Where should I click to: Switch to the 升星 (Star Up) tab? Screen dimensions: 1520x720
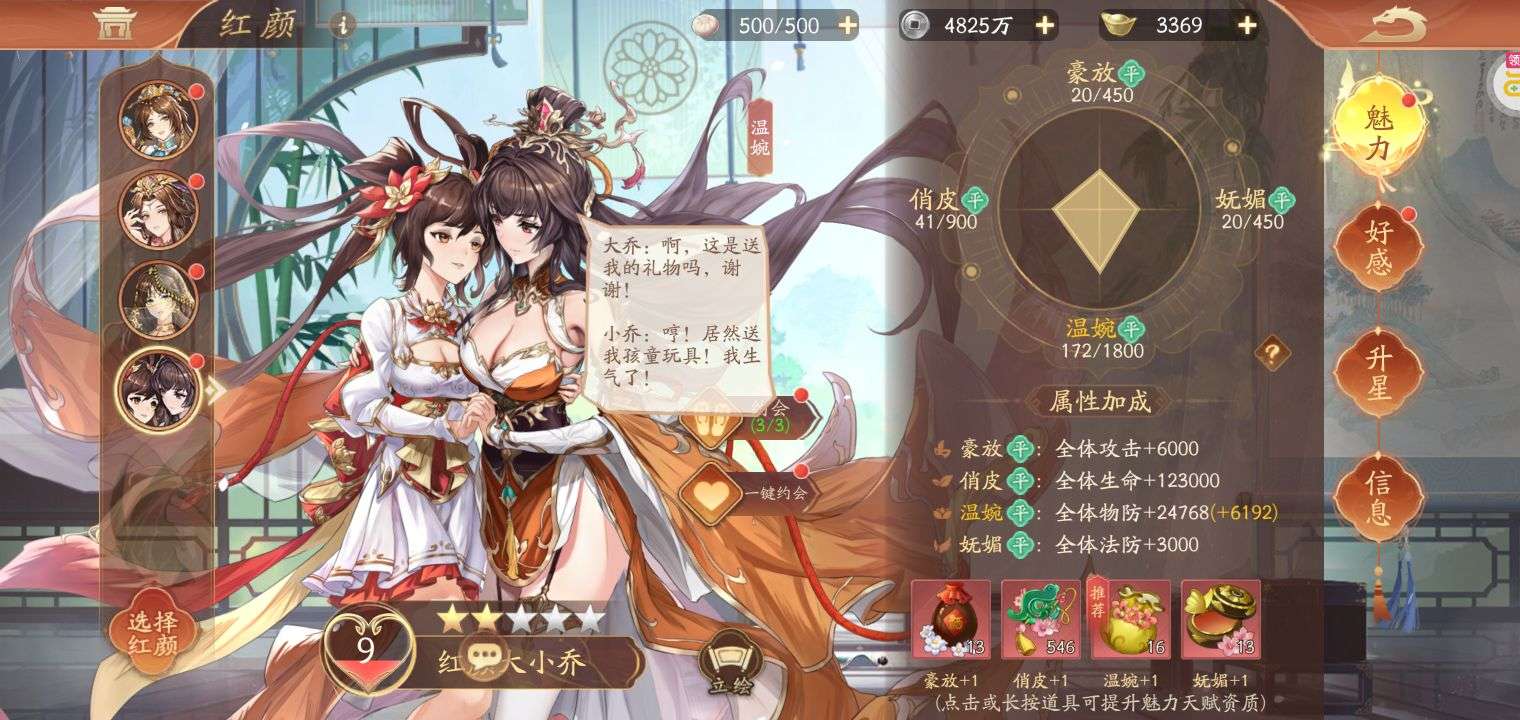click(x=1379, y=372)
